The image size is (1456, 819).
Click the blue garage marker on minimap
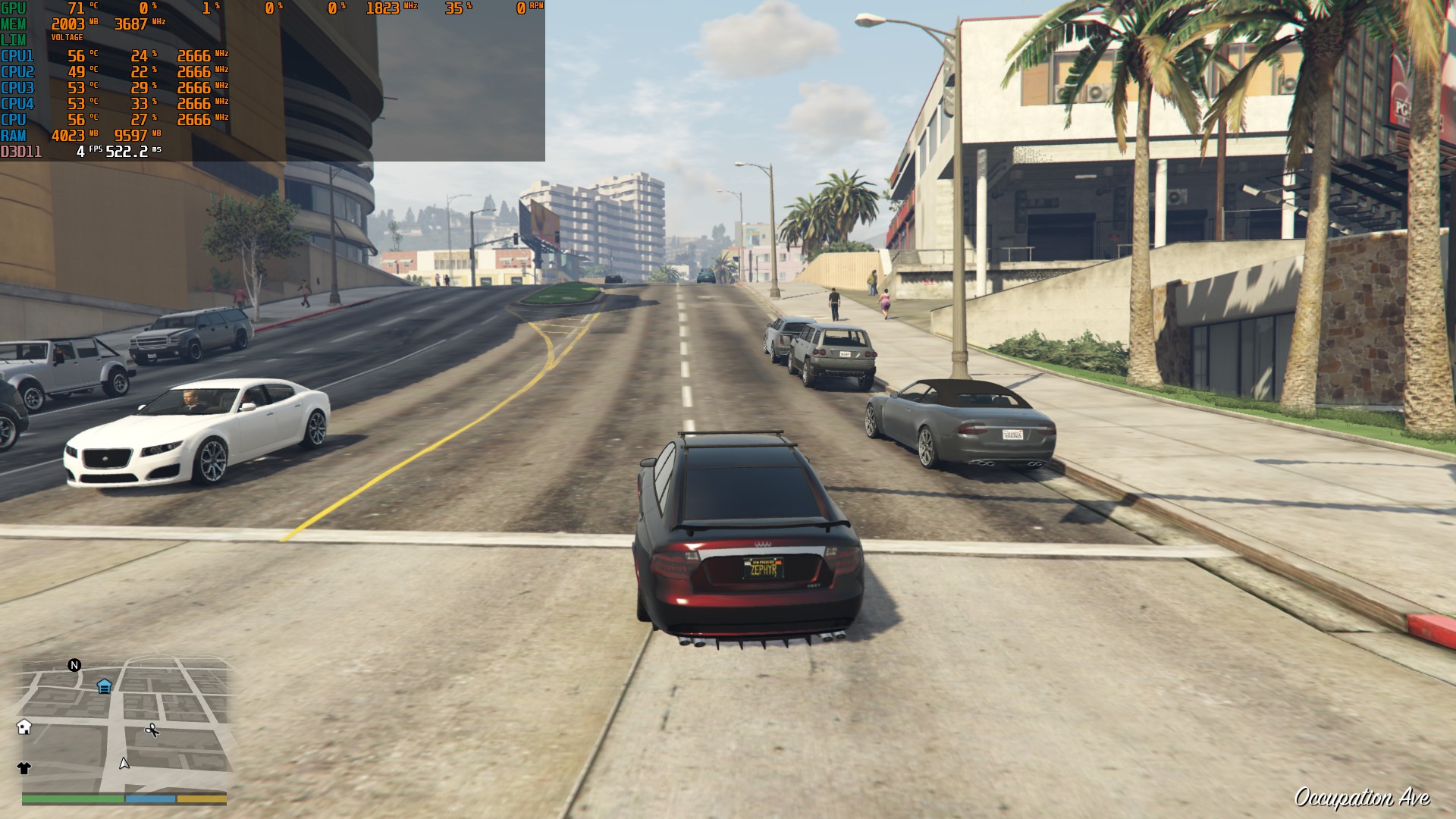tap(105, 686)
